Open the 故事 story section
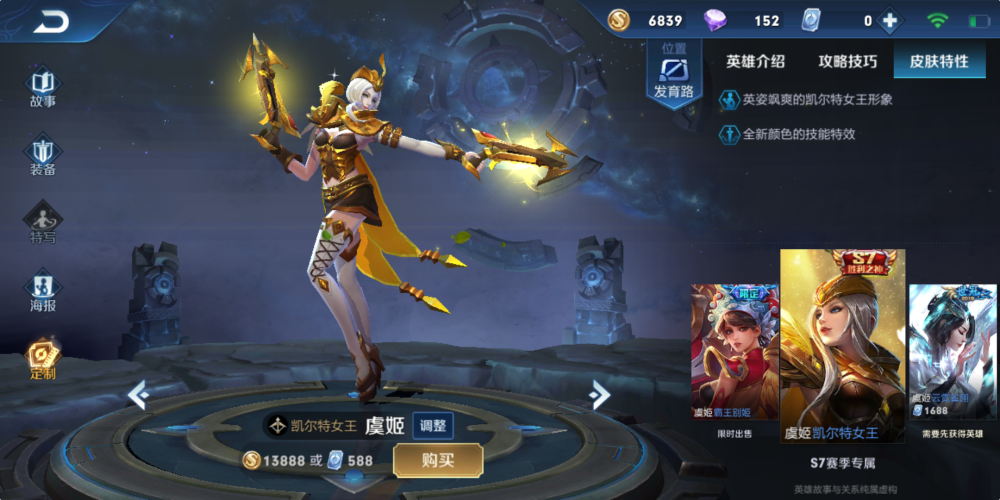 (43, 87)
